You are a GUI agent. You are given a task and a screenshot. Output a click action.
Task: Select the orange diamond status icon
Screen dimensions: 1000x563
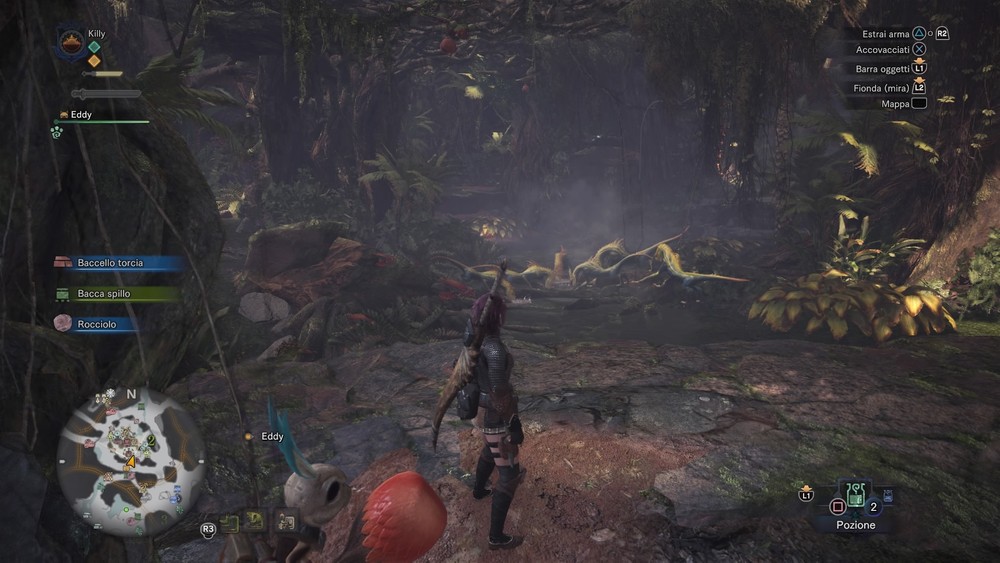[x=94, y=61]
